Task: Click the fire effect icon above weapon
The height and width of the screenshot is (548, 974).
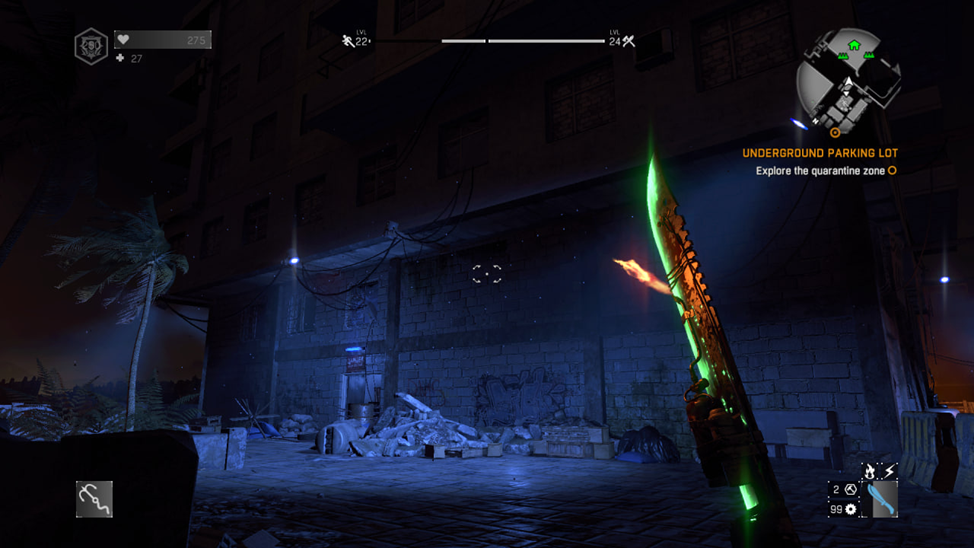Action: coord(871,470)
